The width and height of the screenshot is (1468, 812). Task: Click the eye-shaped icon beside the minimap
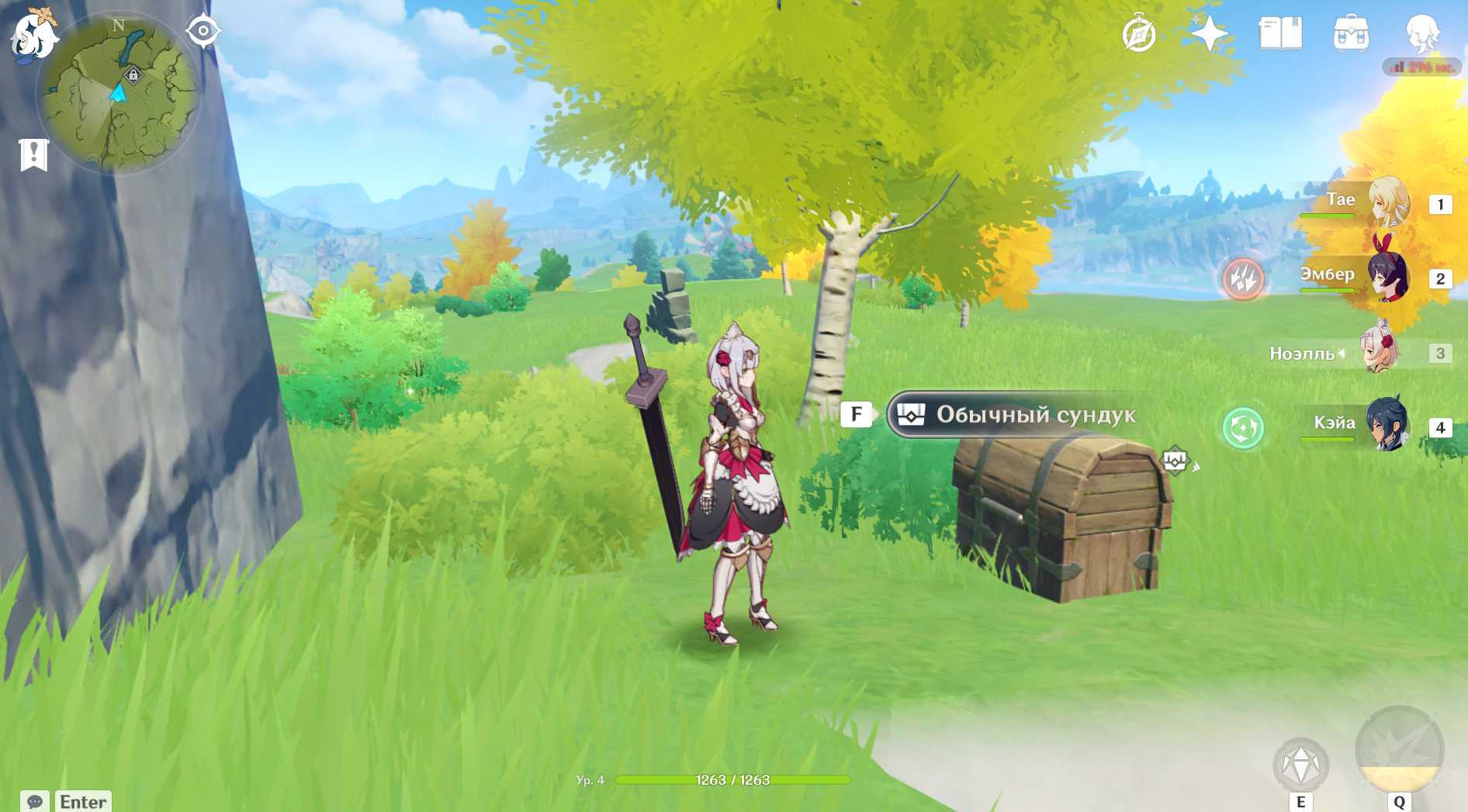(203, 31)
